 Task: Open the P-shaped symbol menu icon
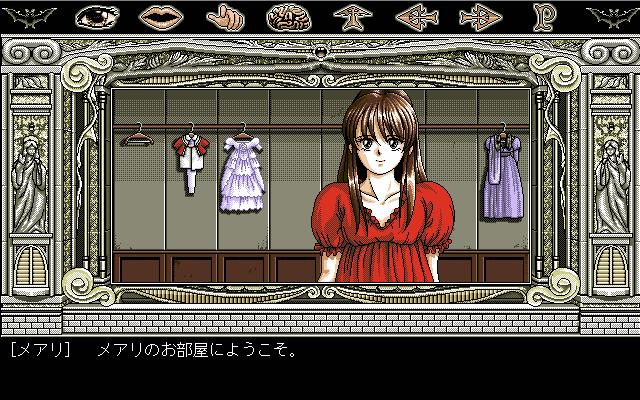pyautogui.click(x=542, y=17)
